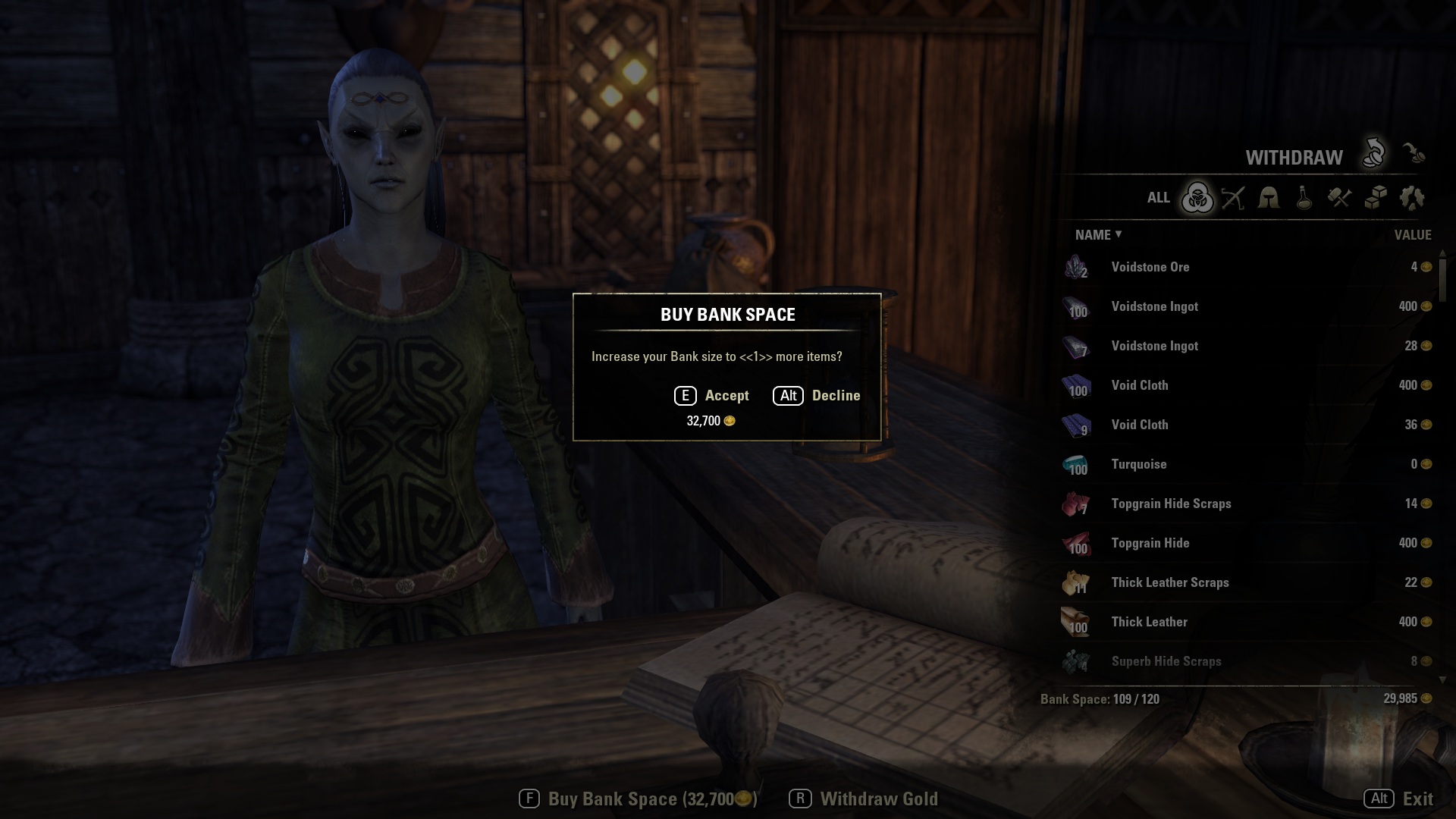Filter bank by weapons
Screen dimensions: 1456x819
[x=1233, y=199]
